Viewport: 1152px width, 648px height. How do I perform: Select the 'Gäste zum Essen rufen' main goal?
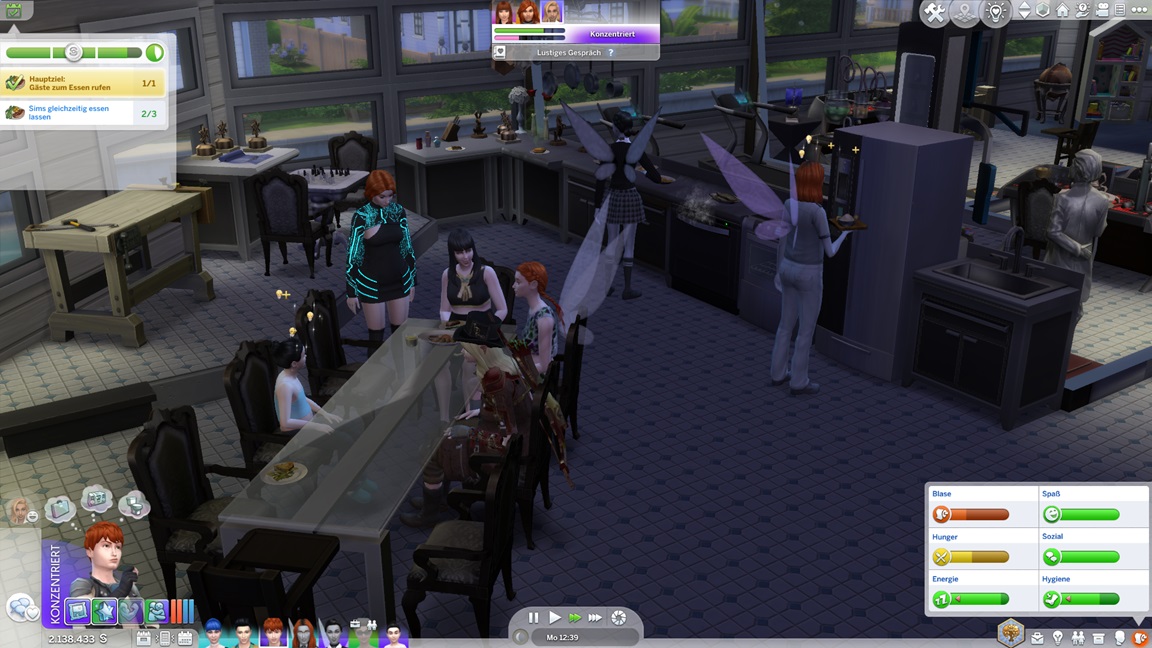point(82,83)
